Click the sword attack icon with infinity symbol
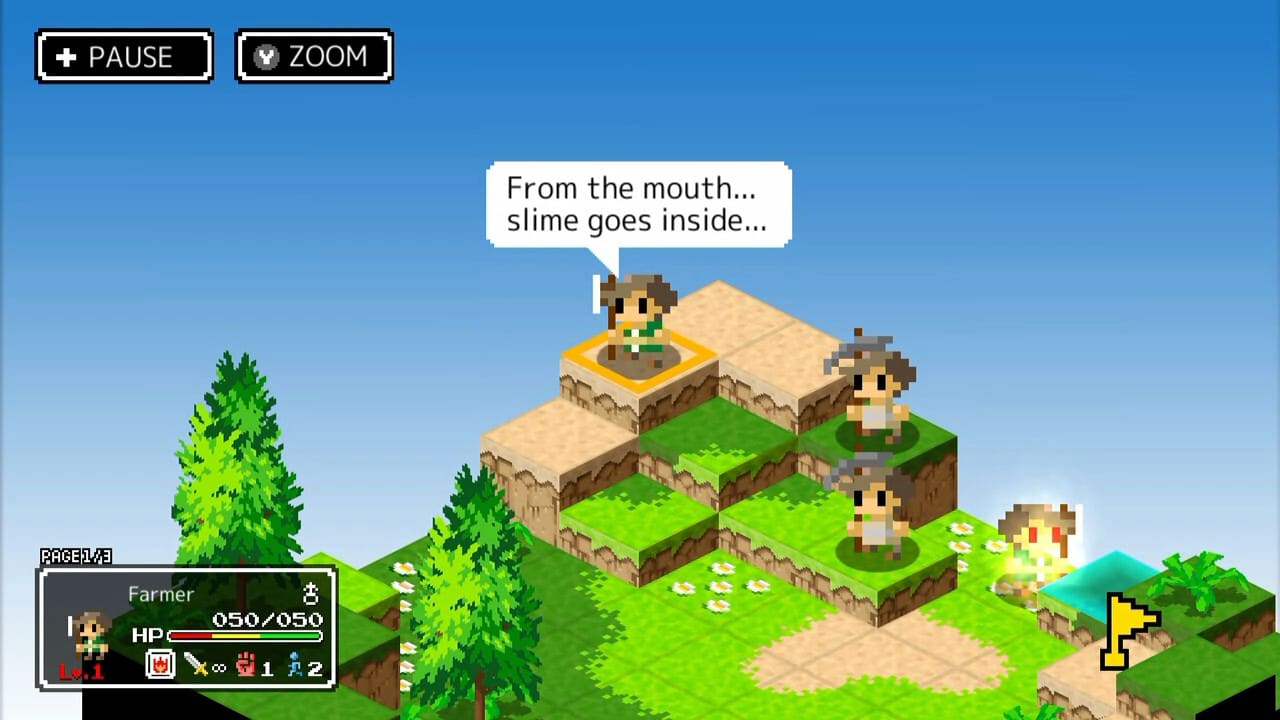 point(197,665)
